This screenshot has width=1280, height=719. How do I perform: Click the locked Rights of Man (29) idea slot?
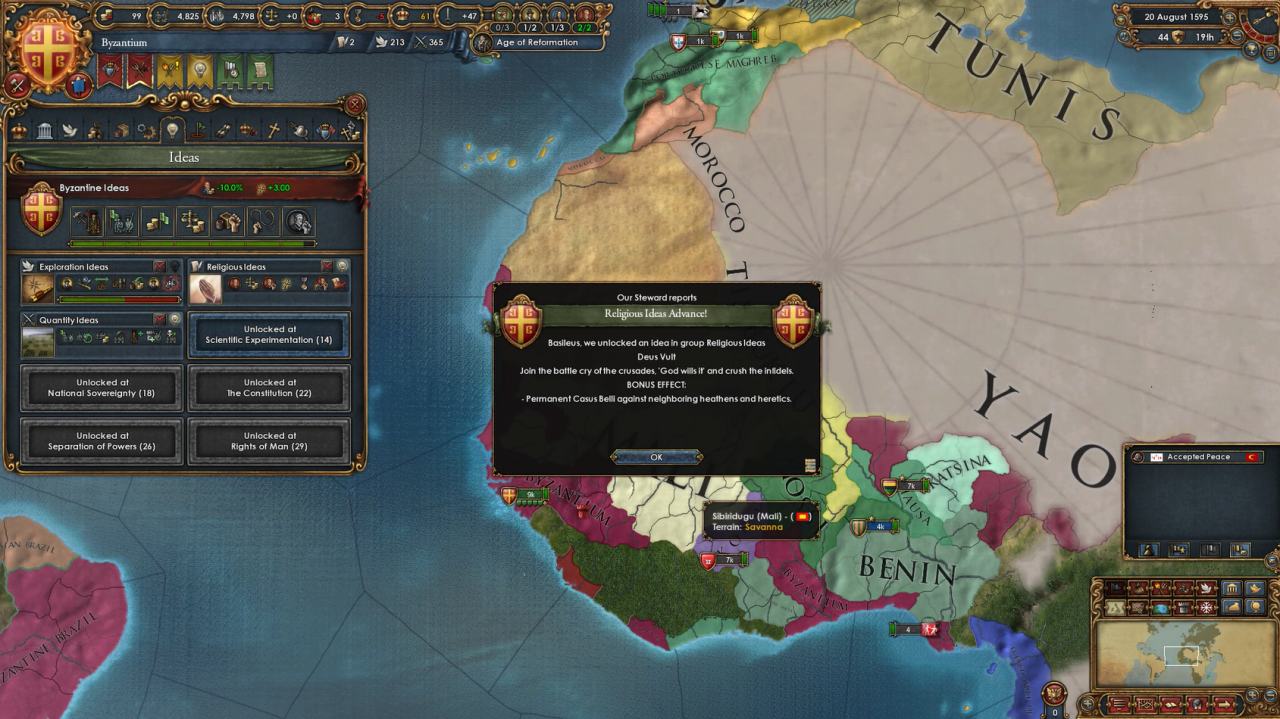(269, 441)
